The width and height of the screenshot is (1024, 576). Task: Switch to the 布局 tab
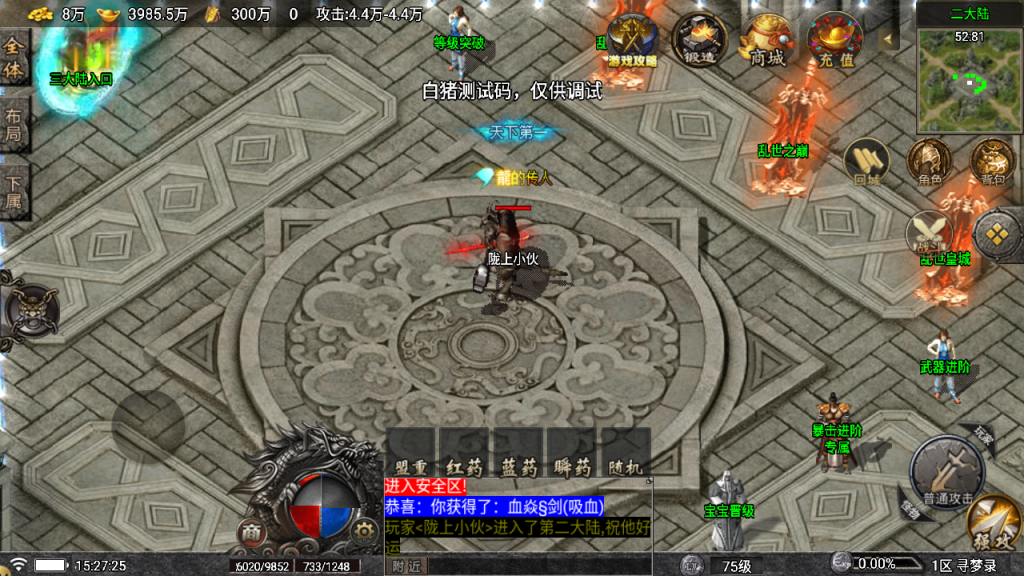[x=14, y=124]
